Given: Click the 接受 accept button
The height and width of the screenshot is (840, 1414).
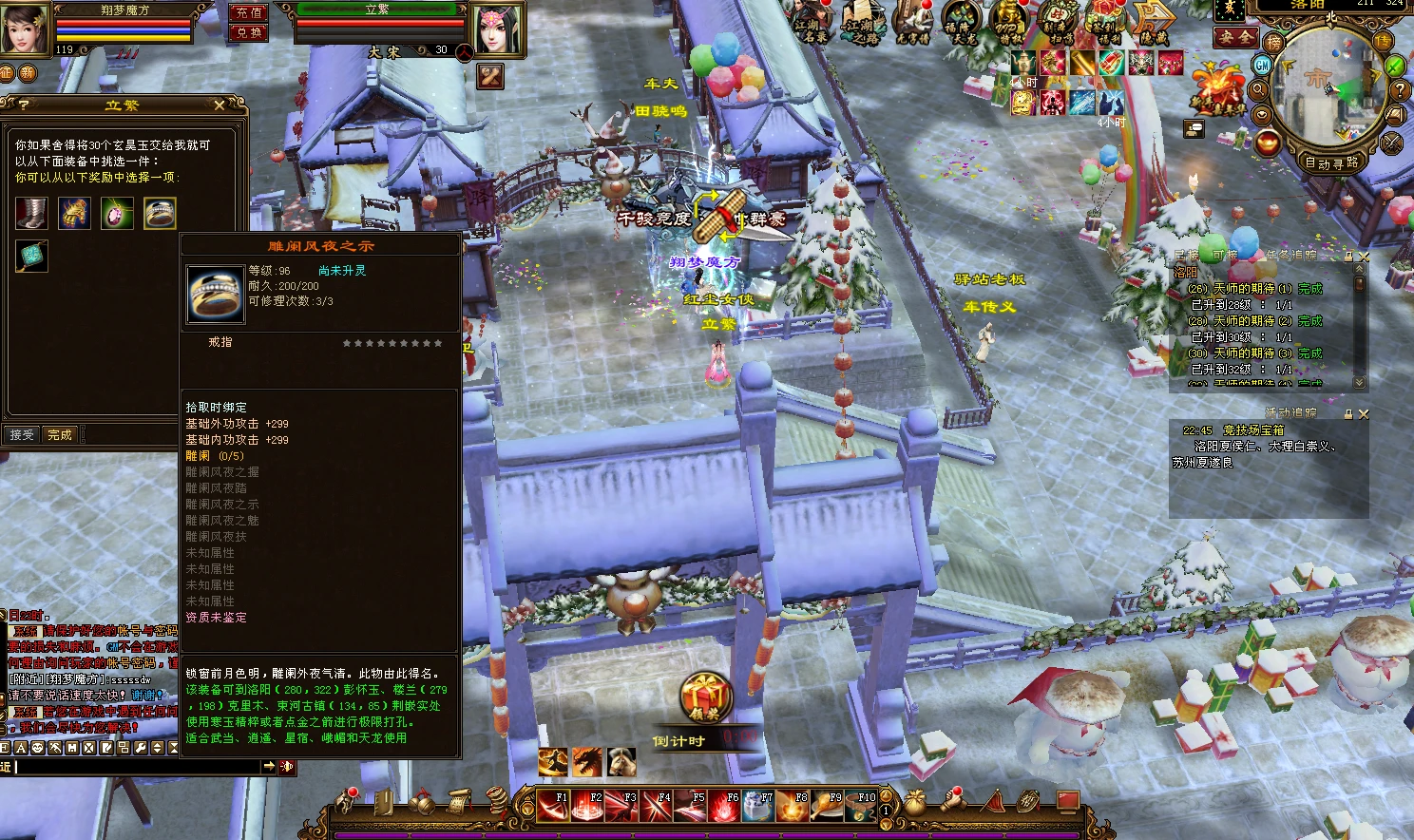Looking at the screenshot, I should click(x=21, y=434).
